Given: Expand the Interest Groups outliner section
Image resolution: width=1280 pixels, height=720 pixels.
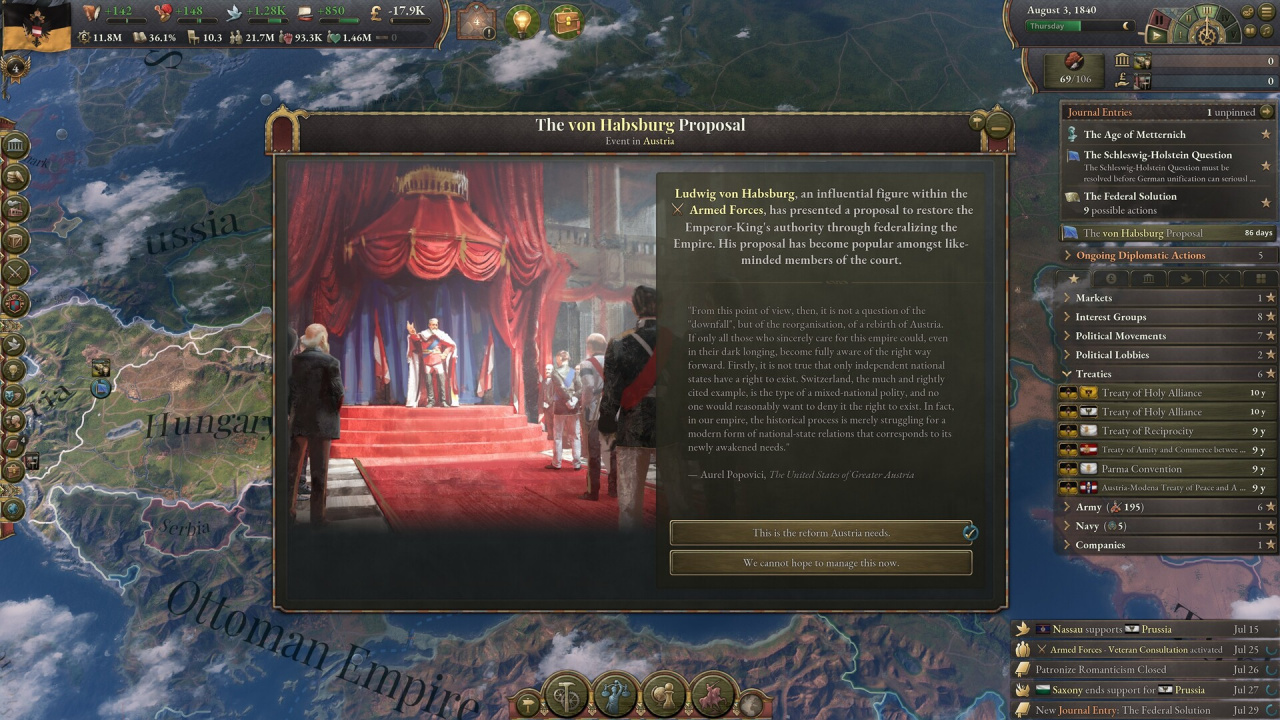Looking at the screenshot, I should pos(1110,317).
